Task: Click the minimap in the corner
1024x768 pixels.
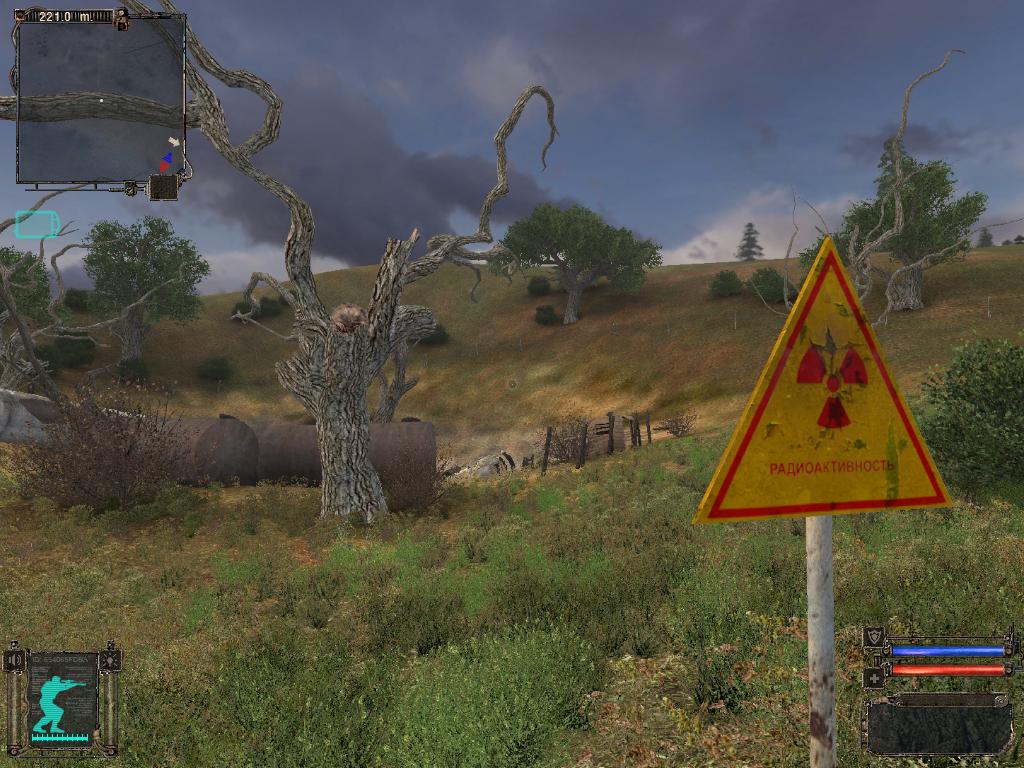Action: 100,98
